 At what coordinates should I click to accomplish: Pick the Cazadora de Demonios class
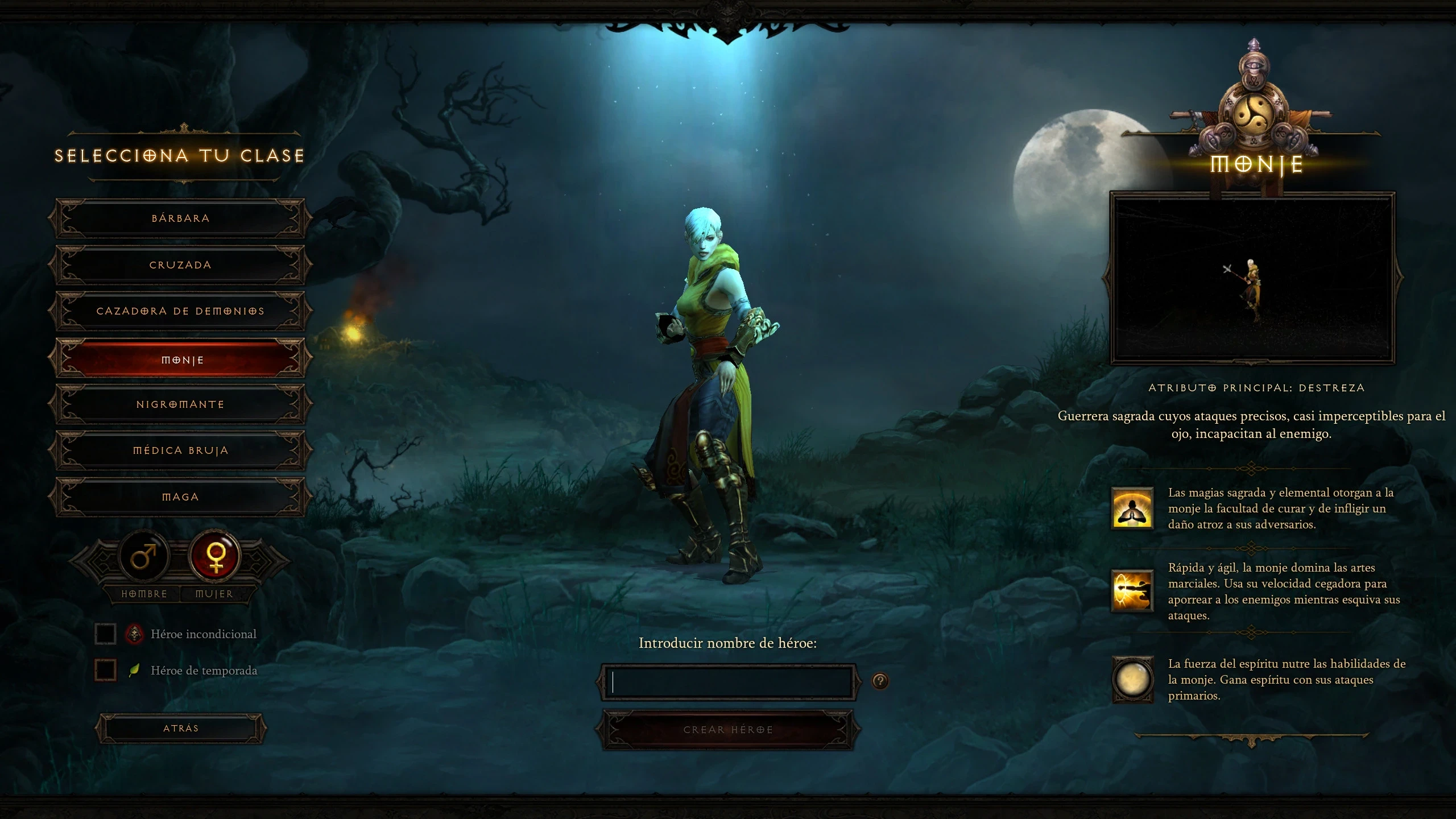[x=180, y=311]
